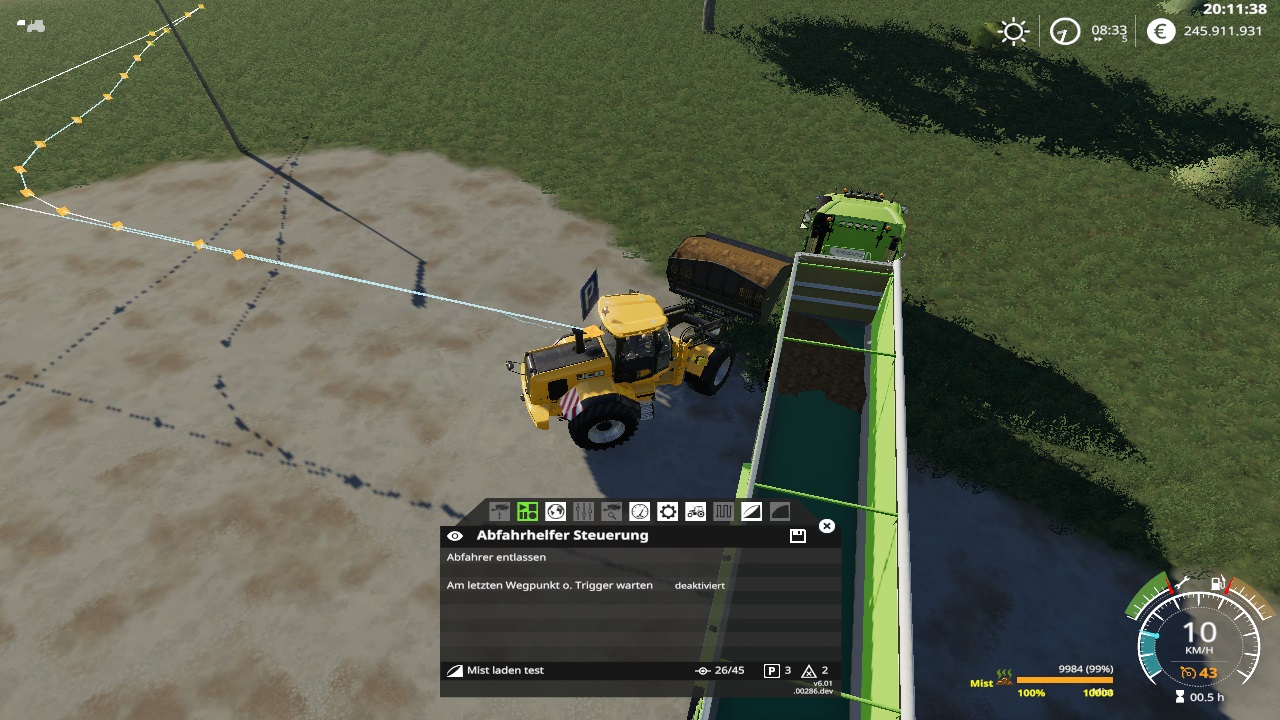The image size is (1280, 720).
Task: Open the combine with magnifier tab
Action: click(x=611, y=512)
